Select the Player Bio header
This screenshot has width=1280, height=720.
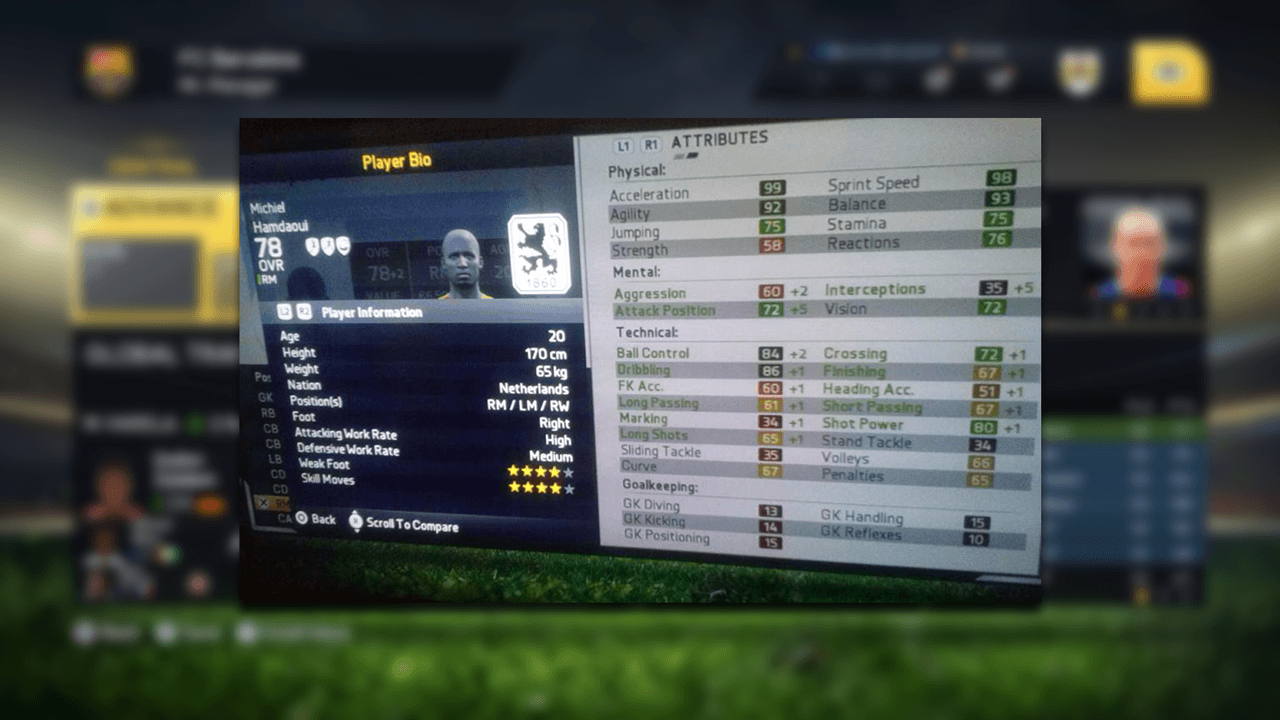(397, 161)
